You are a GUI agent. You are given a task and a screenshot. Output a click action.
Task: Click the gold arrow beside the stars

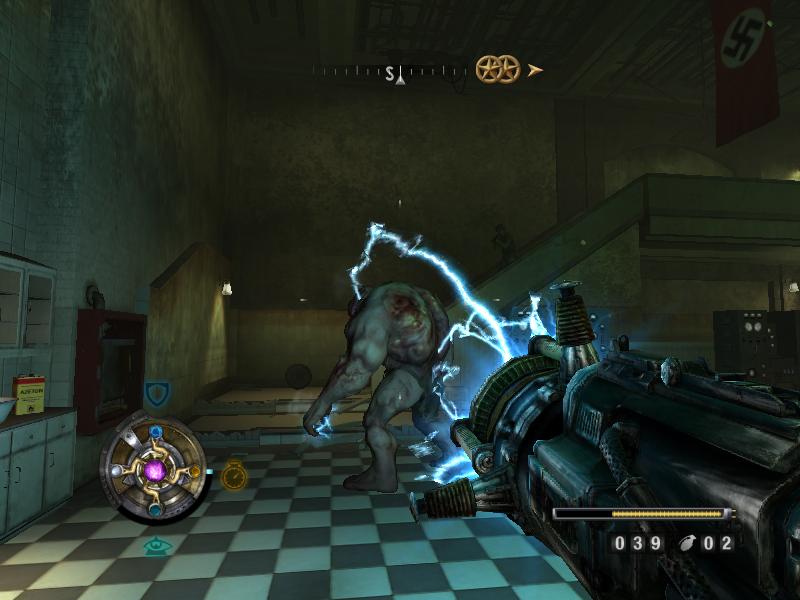click(536, 69)
